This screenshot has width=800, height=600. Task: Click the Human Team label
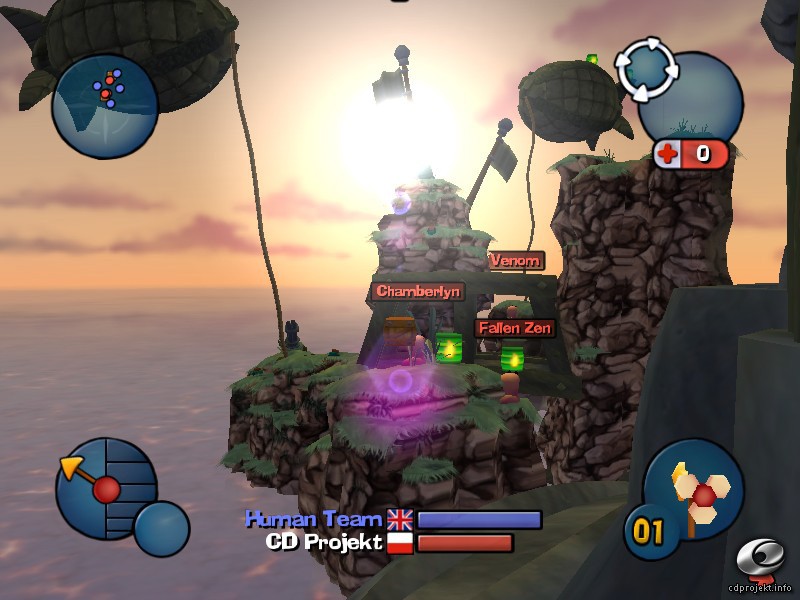pos(314,519)
